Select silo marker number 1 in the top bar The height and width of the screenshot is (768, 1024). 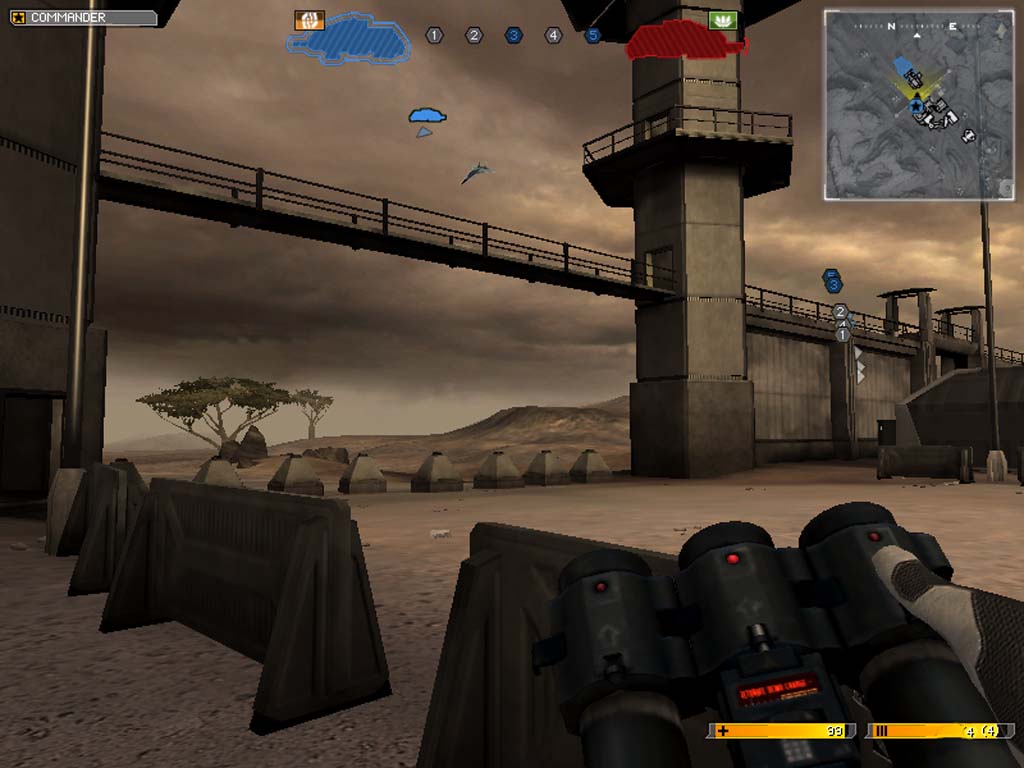point(434,36)
